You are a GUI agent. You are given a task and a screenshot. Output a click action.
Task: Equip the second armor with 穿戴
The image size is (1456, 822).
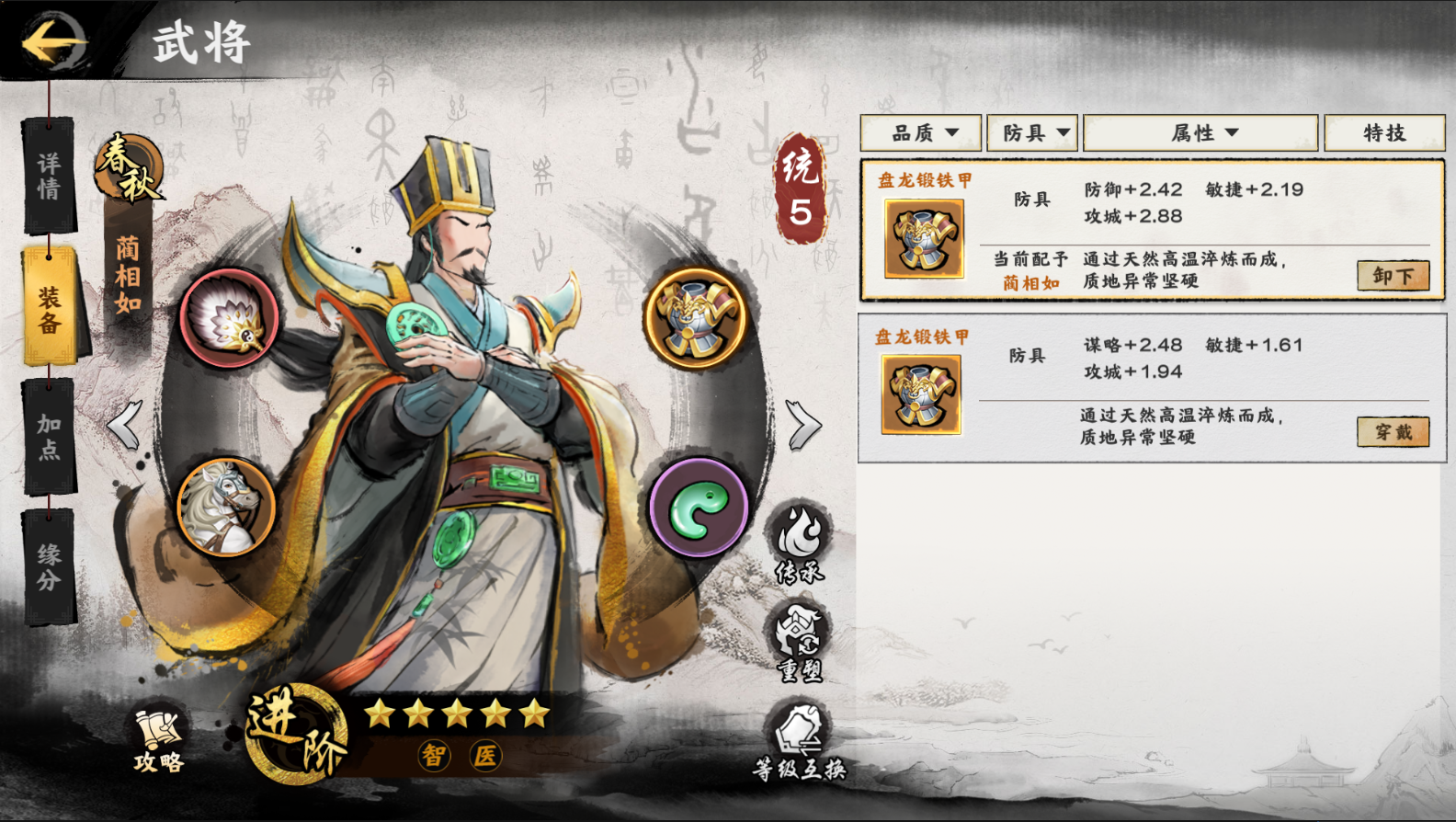point(1393,432)
